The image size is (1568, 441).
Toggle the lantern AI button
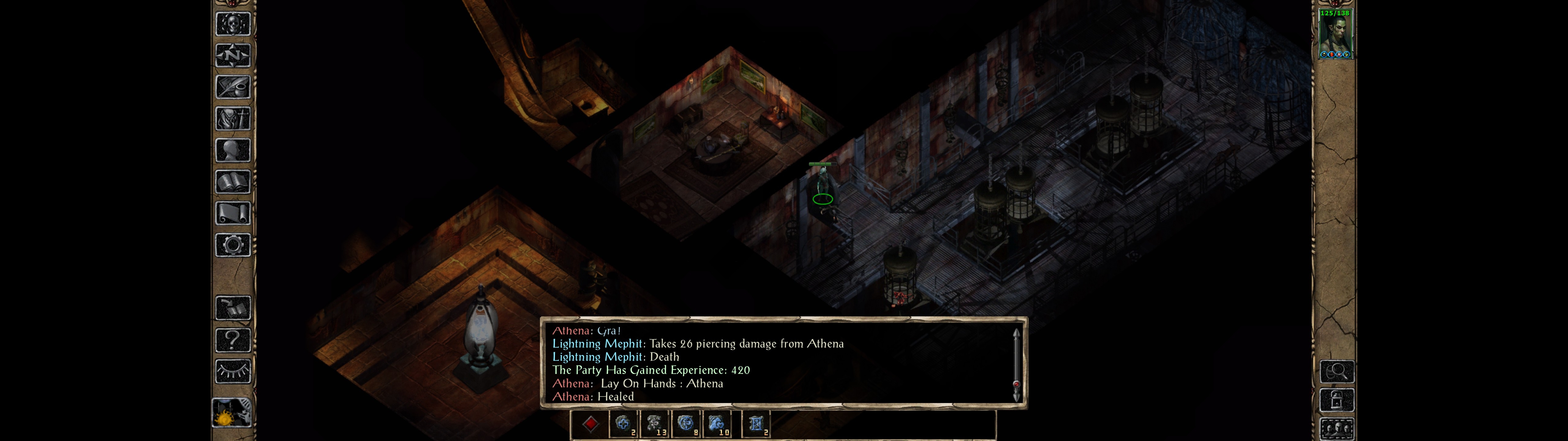pyautogui.click(x=232, y=413)
